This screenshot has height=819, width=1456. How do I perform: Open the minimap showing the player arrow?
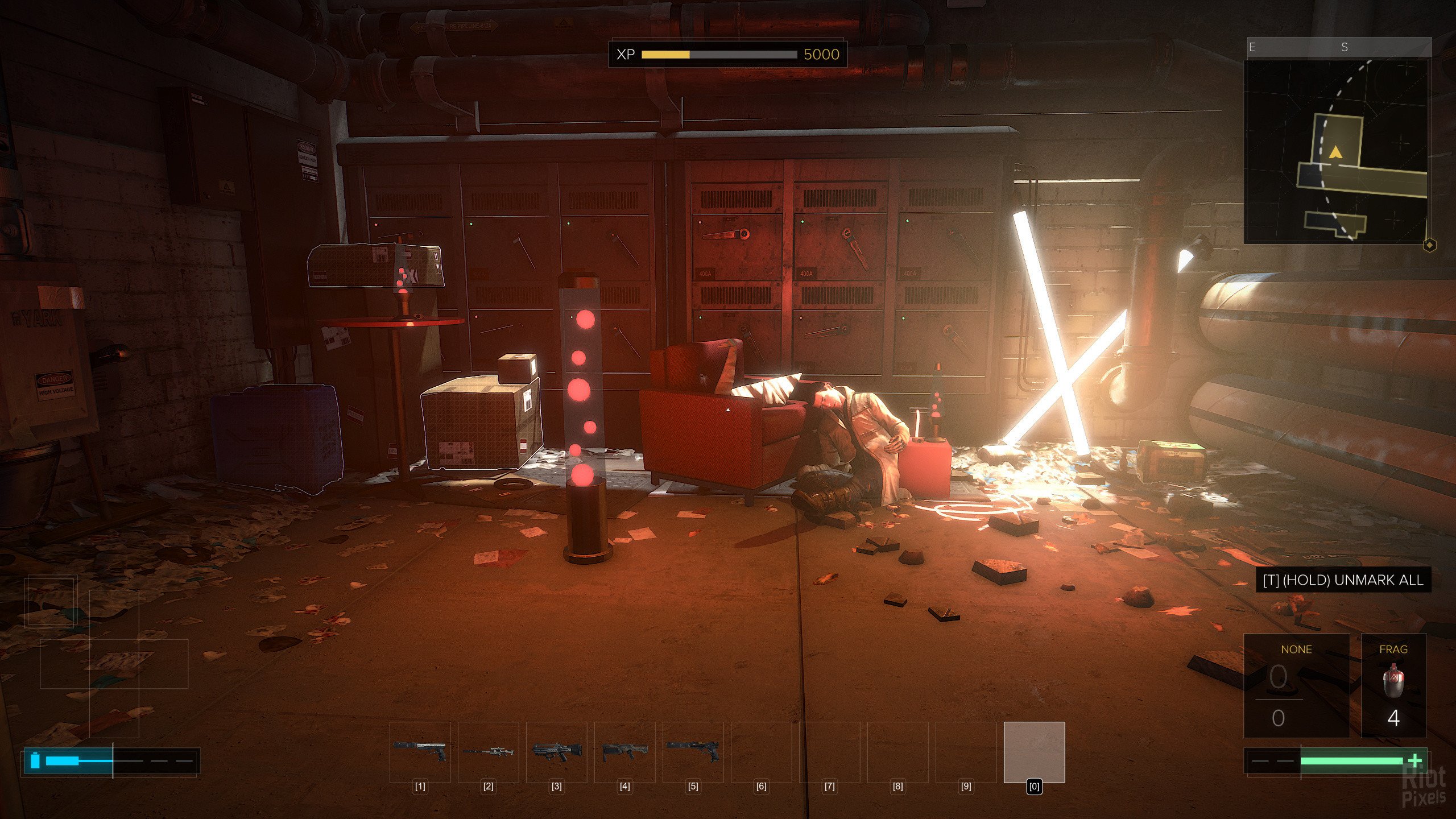[1335, 151]
